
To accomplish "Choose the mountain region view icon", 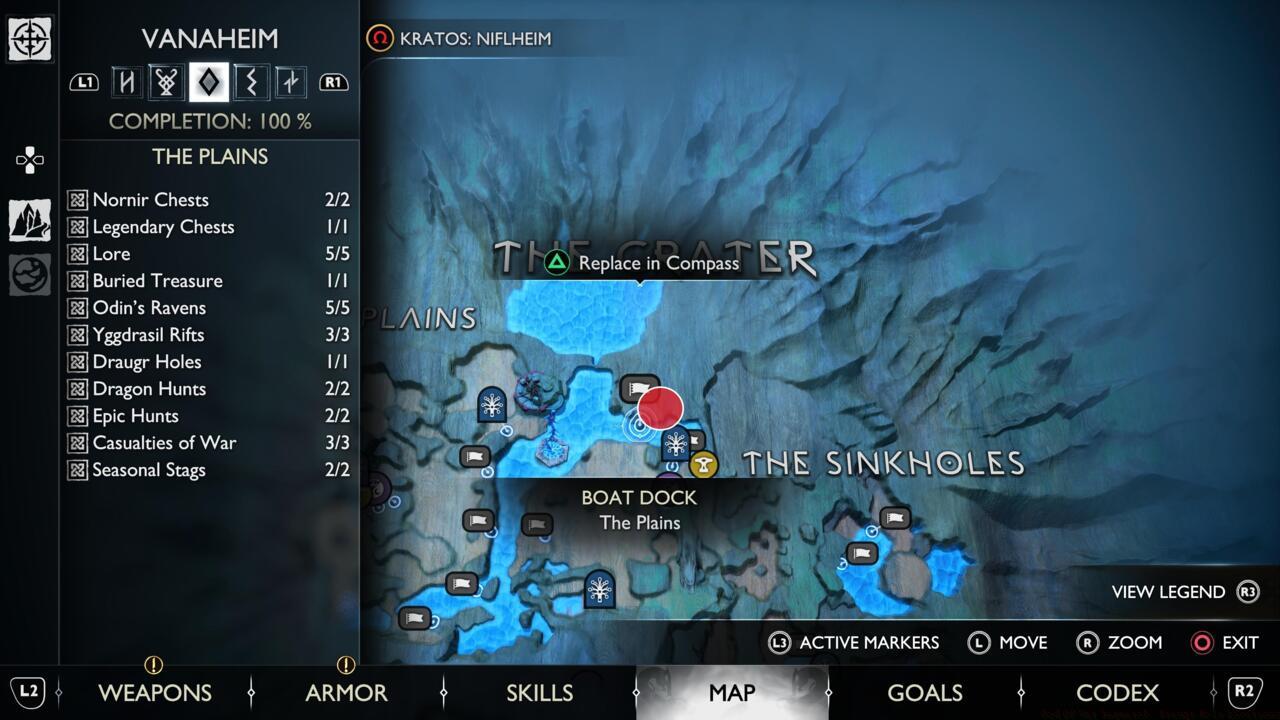I will [30, 220].
